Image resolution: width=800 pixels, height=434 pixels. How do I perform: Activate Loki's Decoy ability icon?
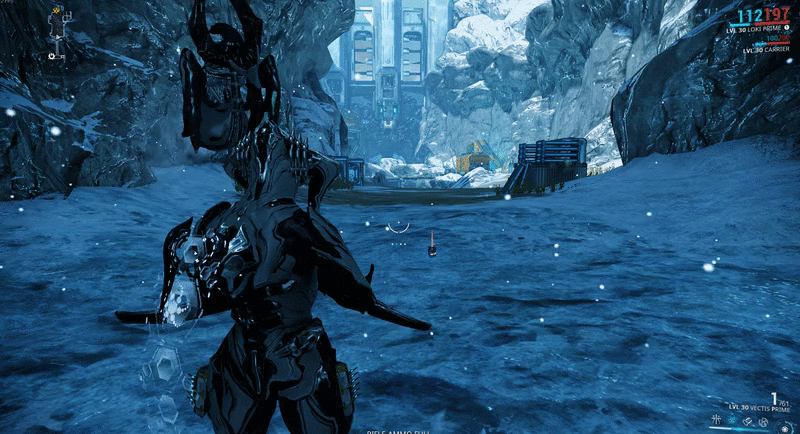point(715,421)
